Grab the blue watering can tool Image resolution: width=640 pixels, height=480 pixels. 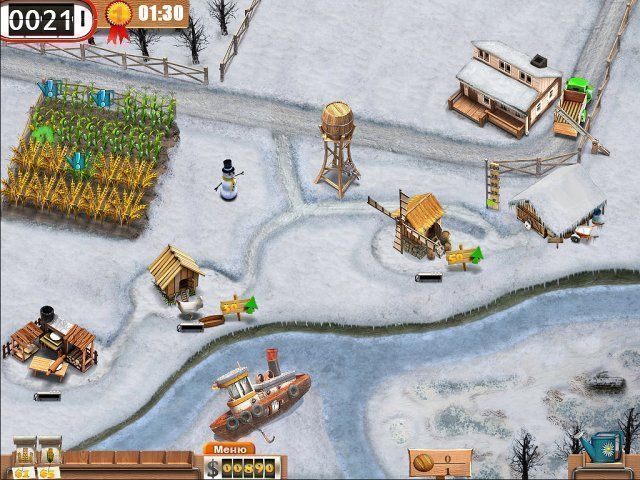(x=602, y=445)
